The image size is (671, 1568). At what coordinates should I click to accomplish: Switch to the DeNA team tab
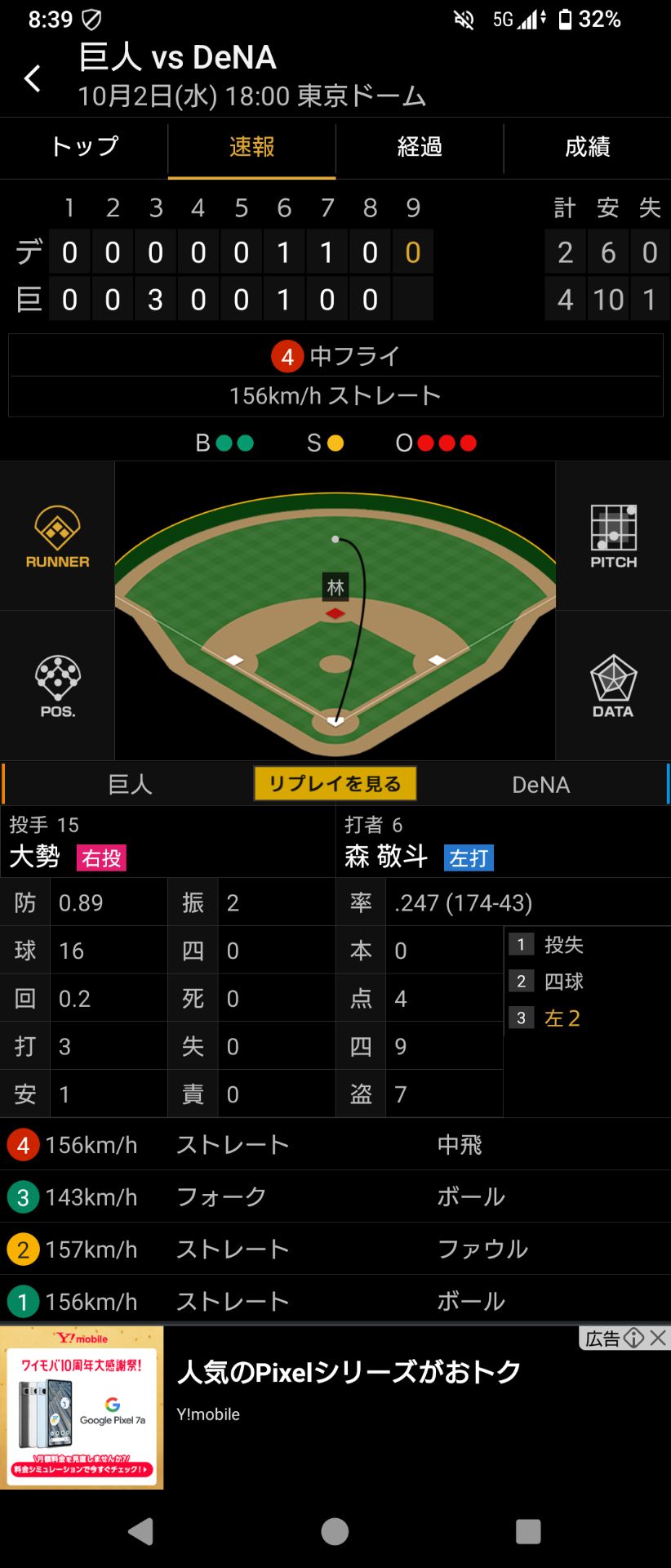(x=540, y=785)
